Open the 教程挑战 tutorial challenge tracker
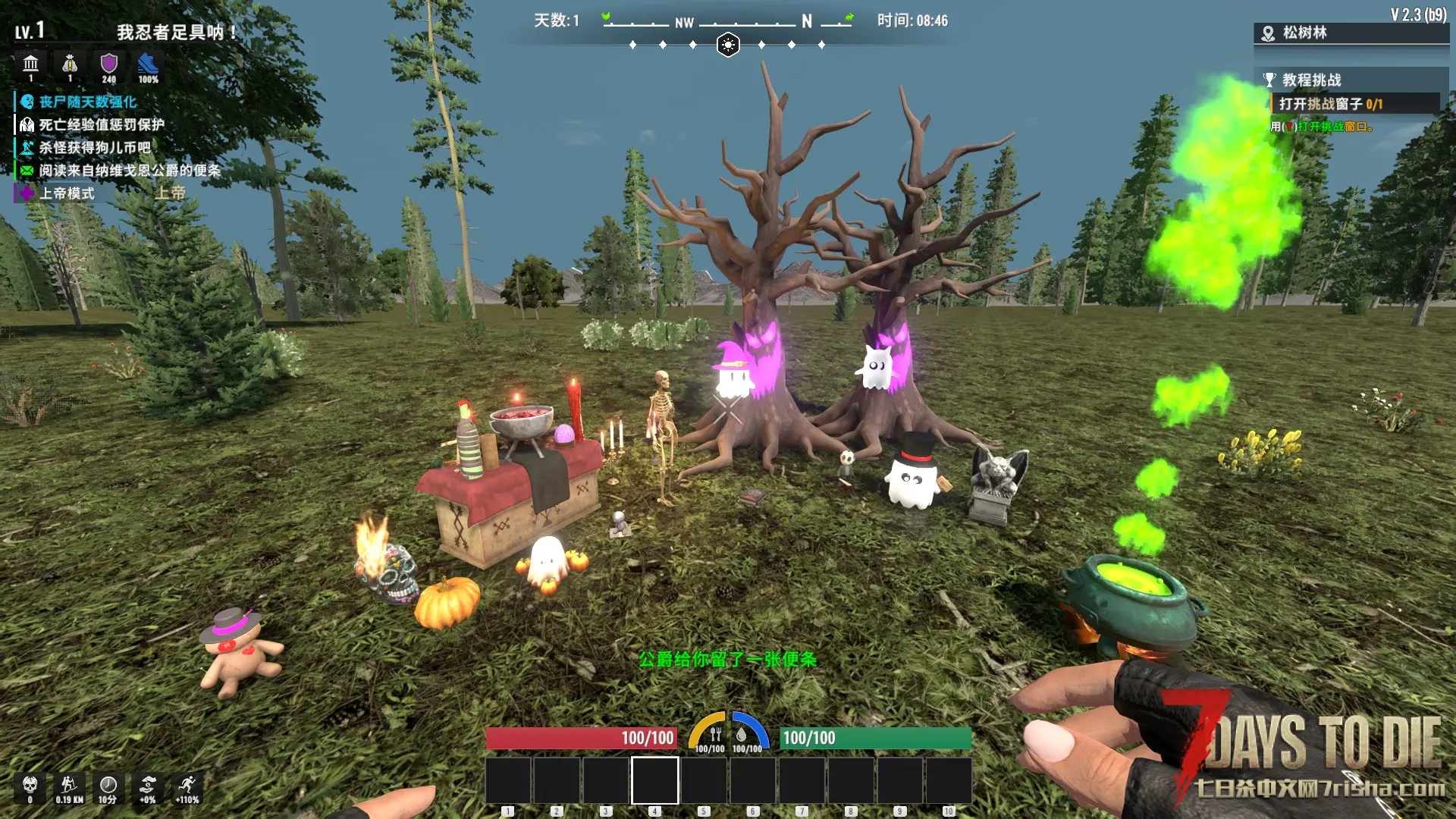This screenshot has width=1456, height=819. tap(1311, 80)
